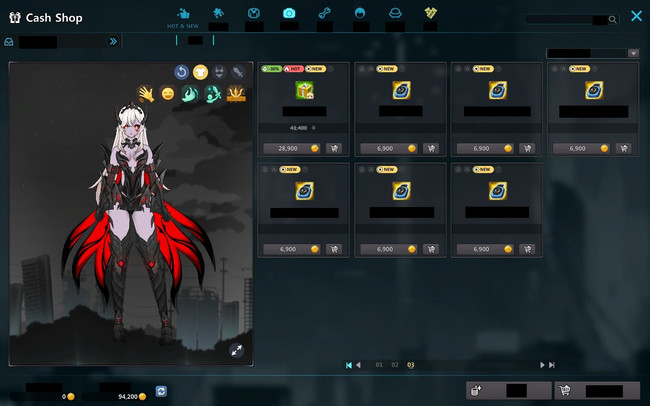
Task: Open the shopping cart button at bottom
Action: 597,391
